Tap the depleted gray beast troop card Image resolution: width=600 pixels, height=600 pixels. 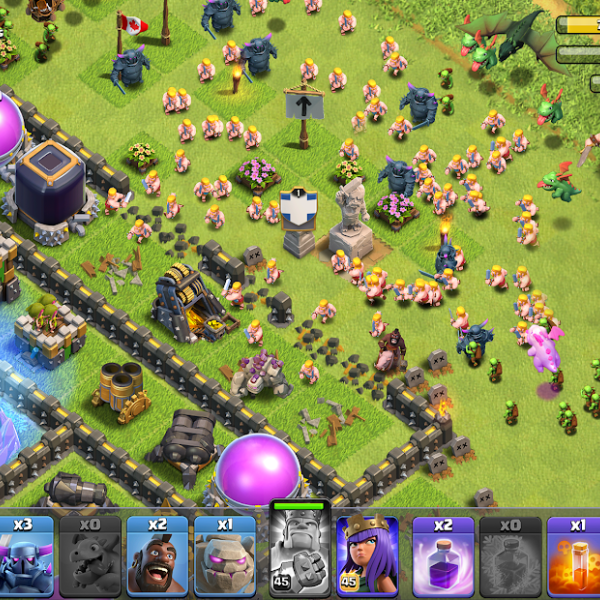pos(90,558)
